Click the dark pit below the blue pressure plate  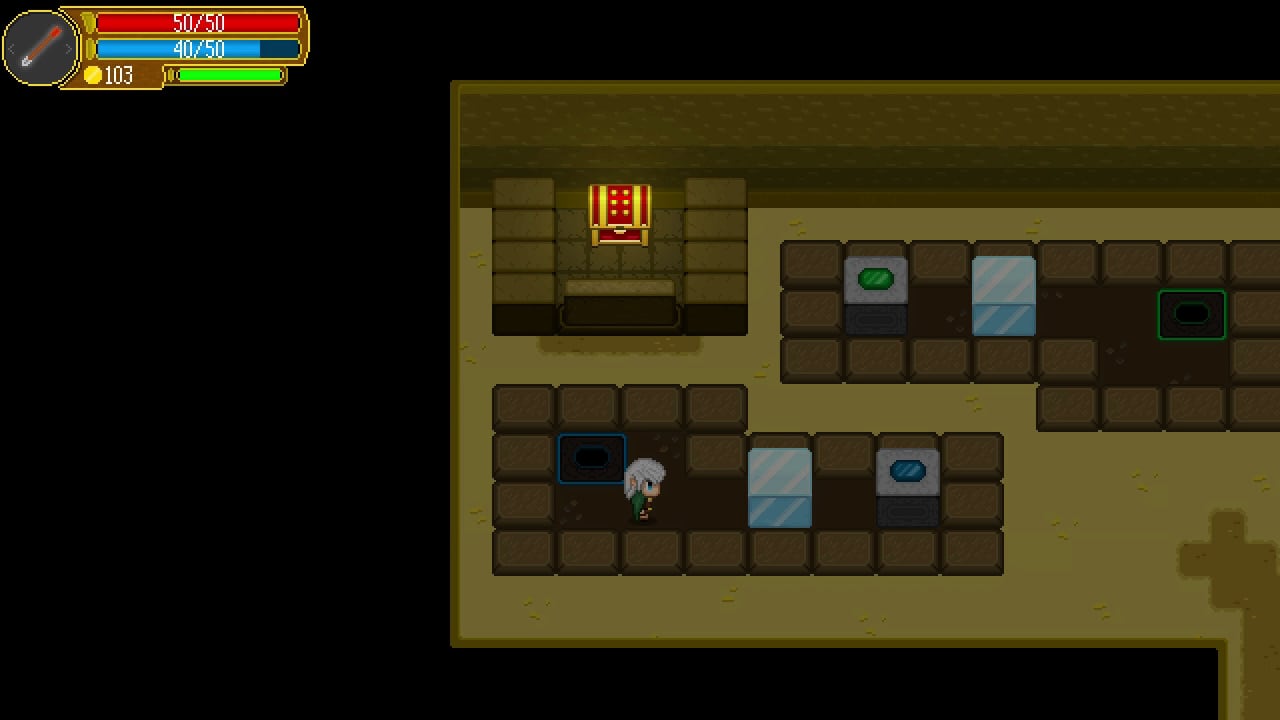tap(908, 513)
